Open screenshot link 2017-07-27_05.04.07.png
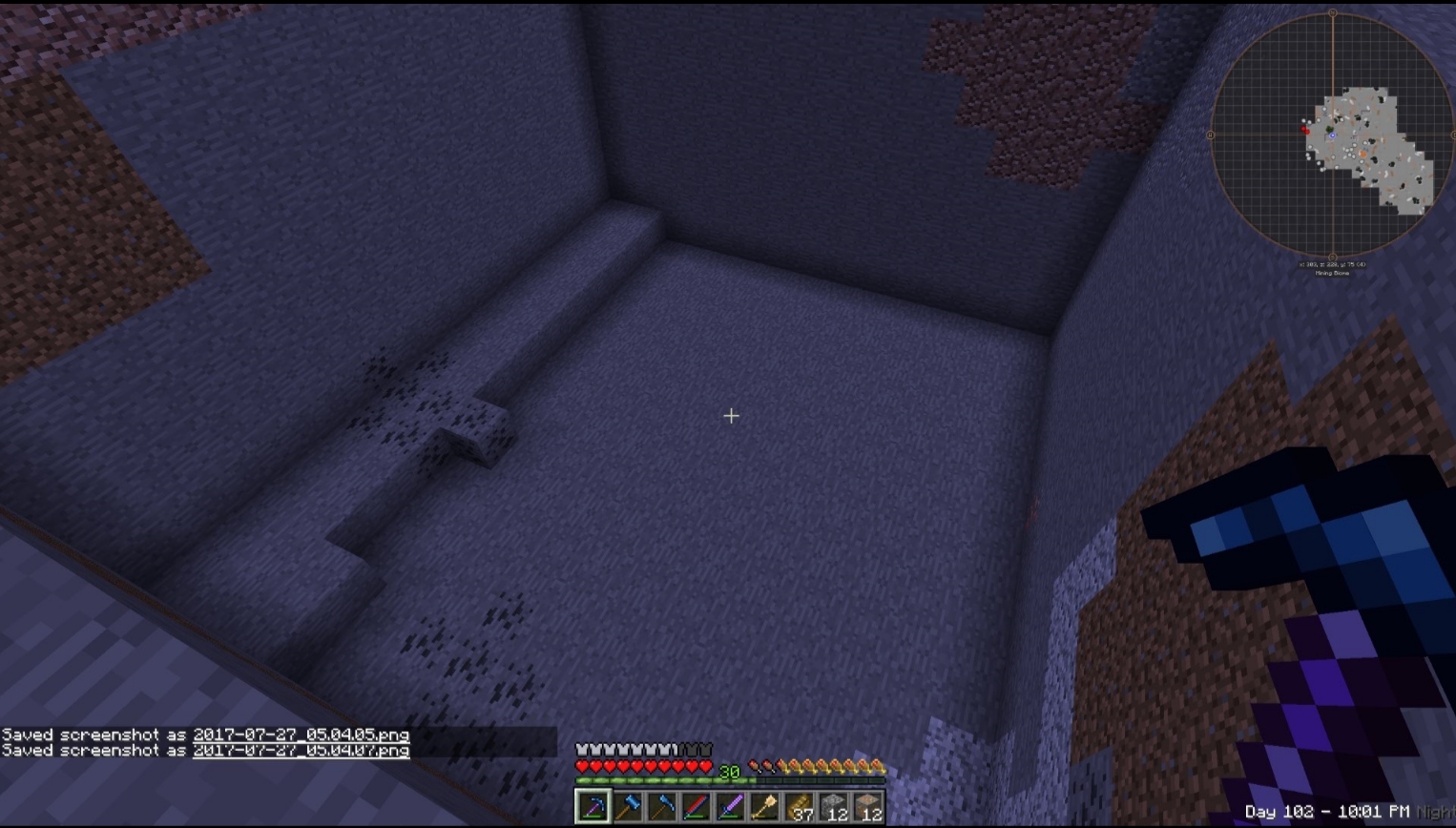The width and height of the screenshot is (1456, 828). point(302,751)
